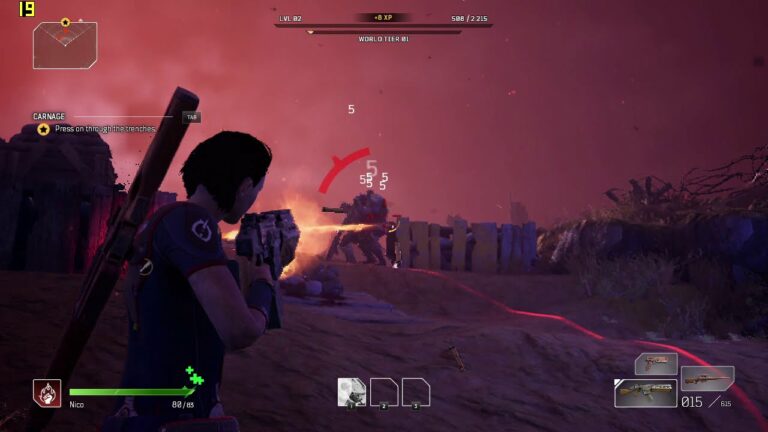Switch to the pistol sidearm slot
Screen dimensions: 768x432
point(655,364)
